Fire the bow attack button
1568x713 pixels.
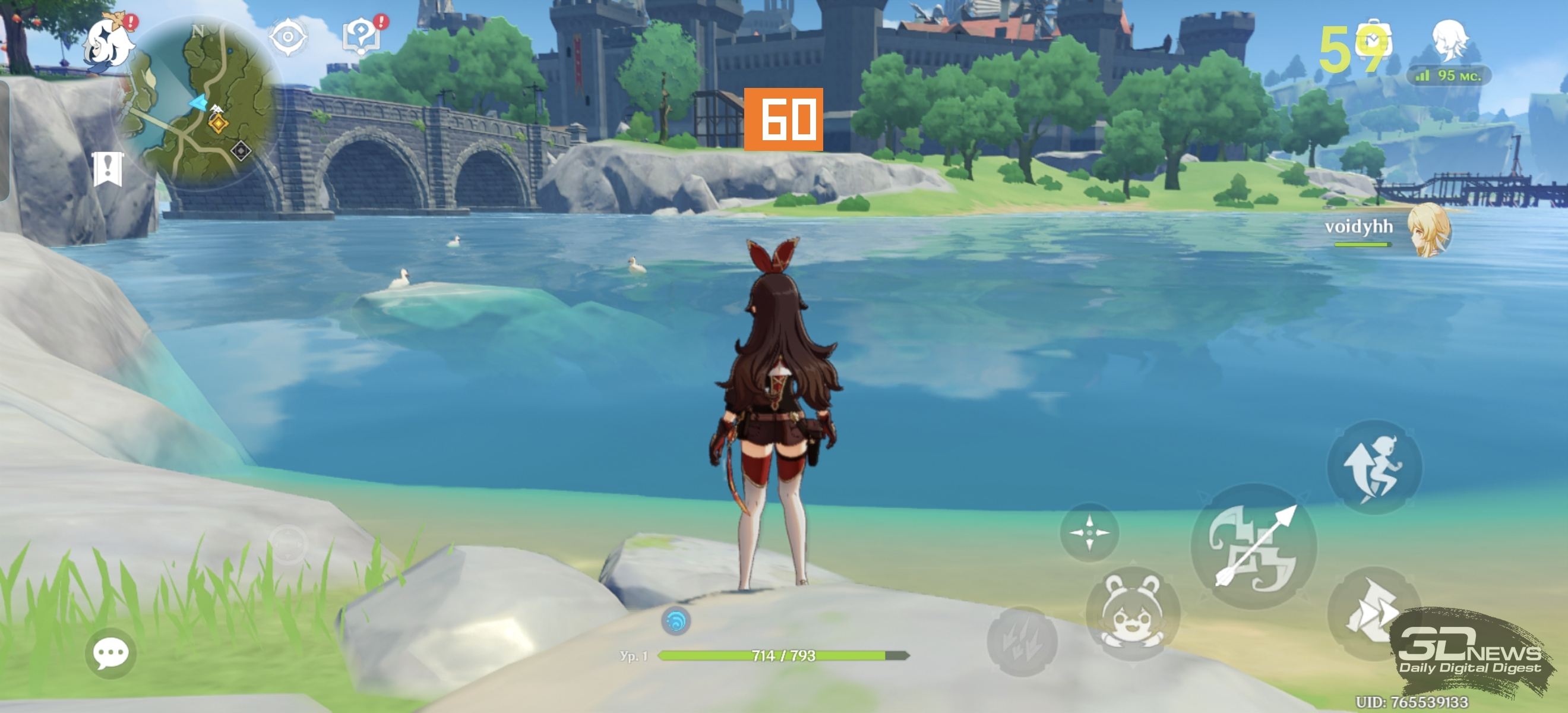click(x=1253, y=546)
